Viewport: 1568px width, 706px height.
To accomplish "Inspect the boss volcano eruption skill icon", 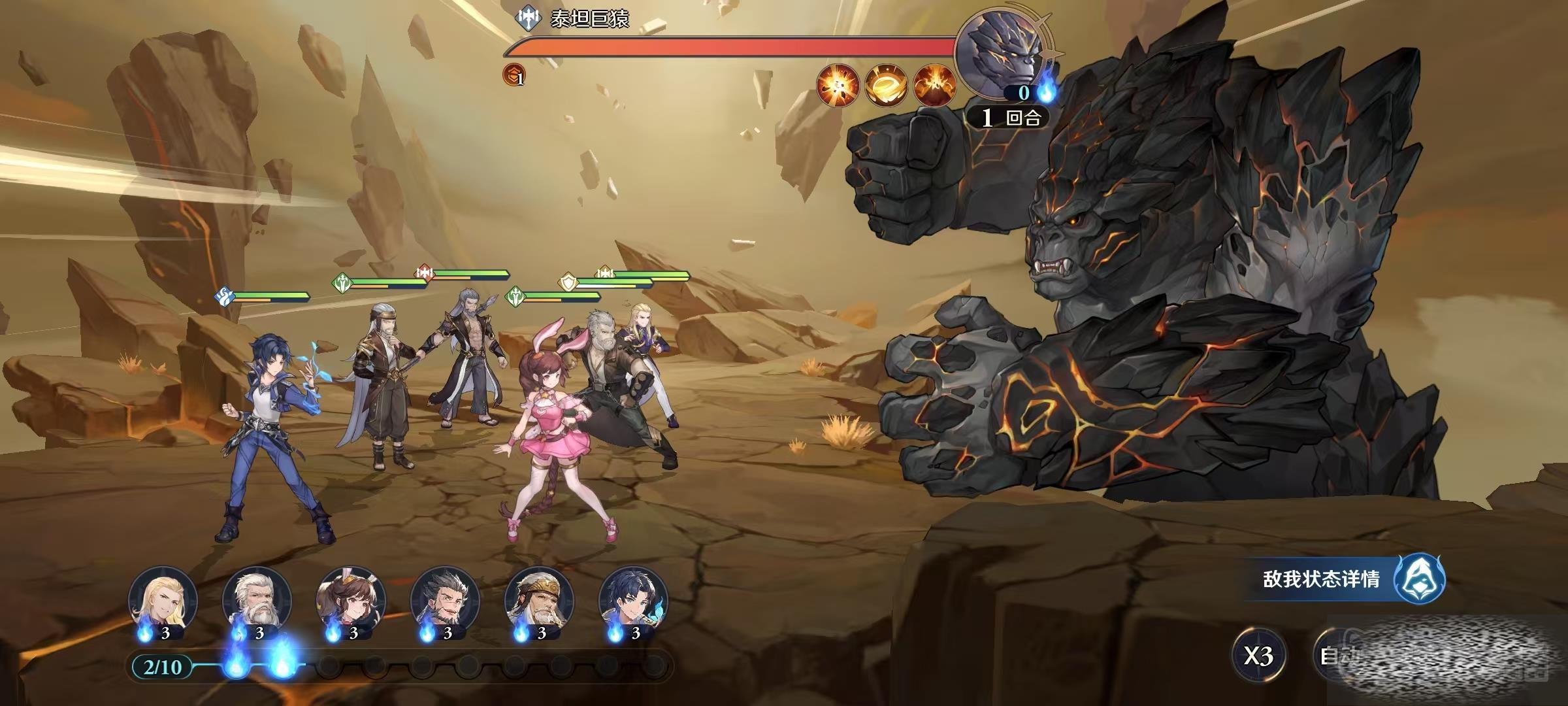I will tap(934, 85).
